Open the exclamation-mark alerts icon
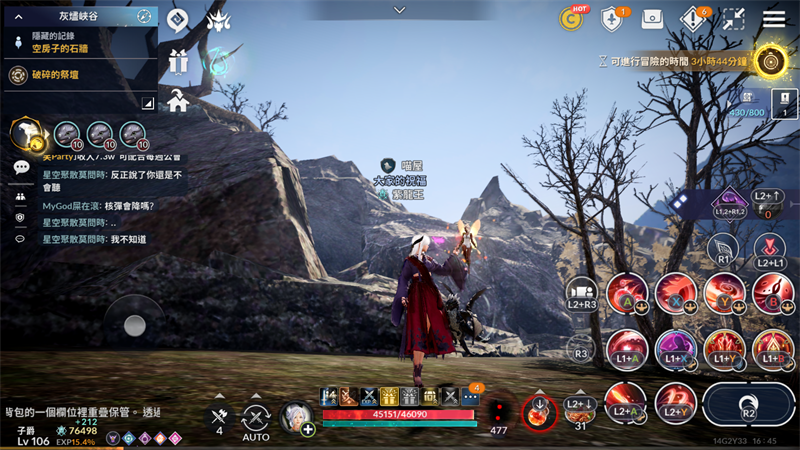The width and height of the screenshot is (800, 450). click(693, 19)
